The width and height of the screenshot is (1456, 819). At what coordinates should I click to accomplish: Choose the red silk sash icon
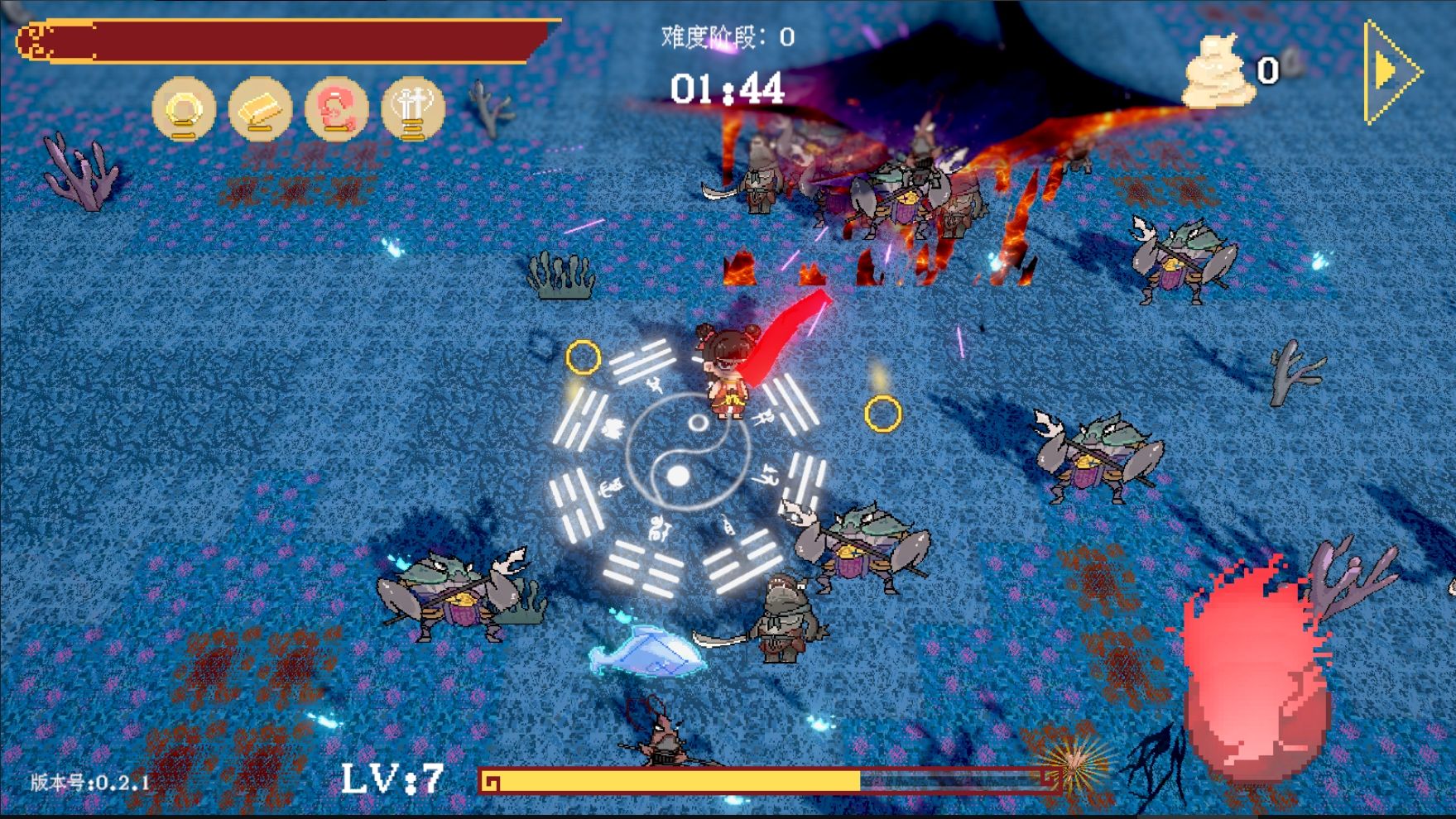[336, 108]
